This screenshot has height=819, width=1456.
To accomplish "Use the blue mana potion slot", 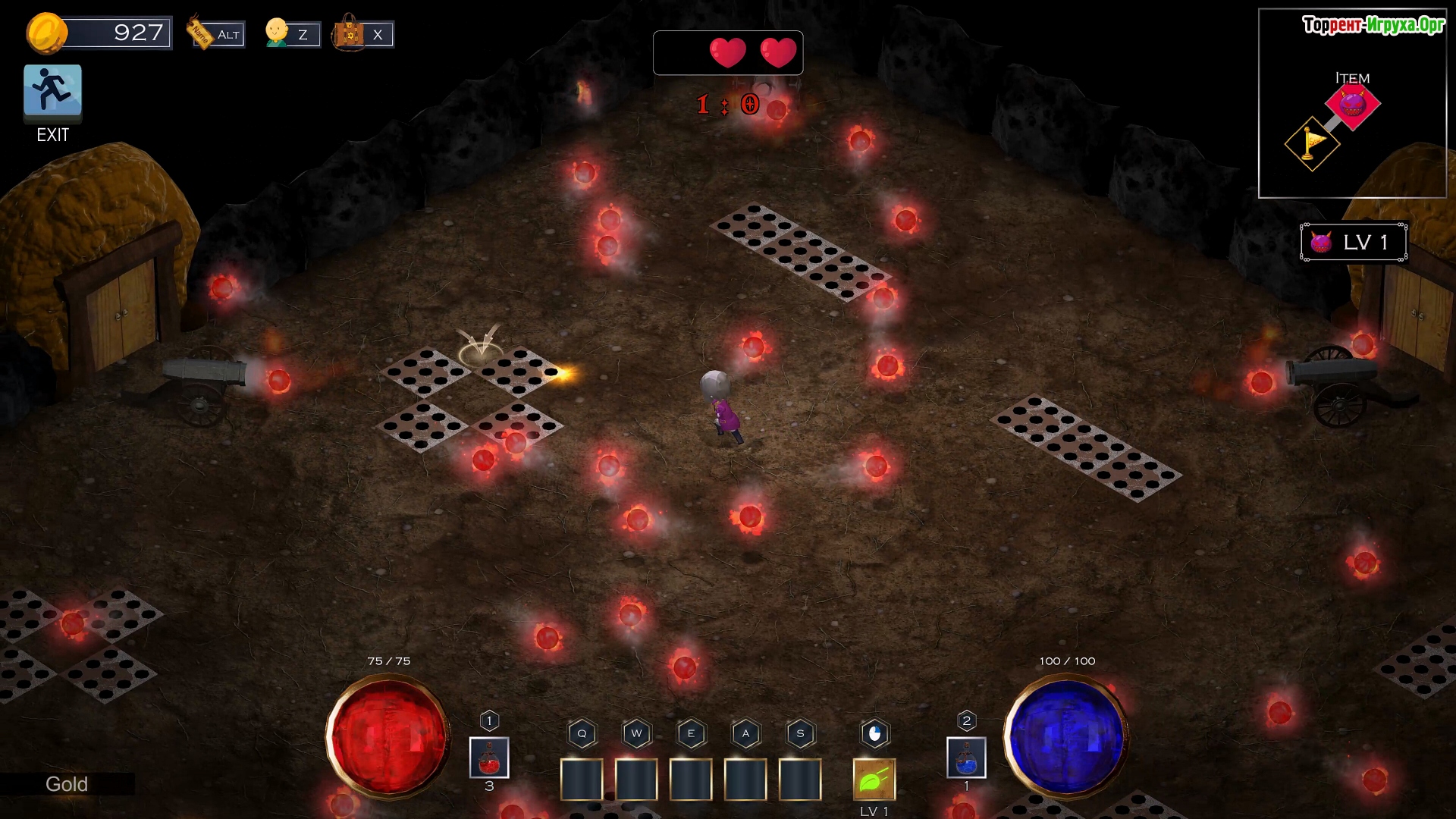I will click(x=966, y=758).
